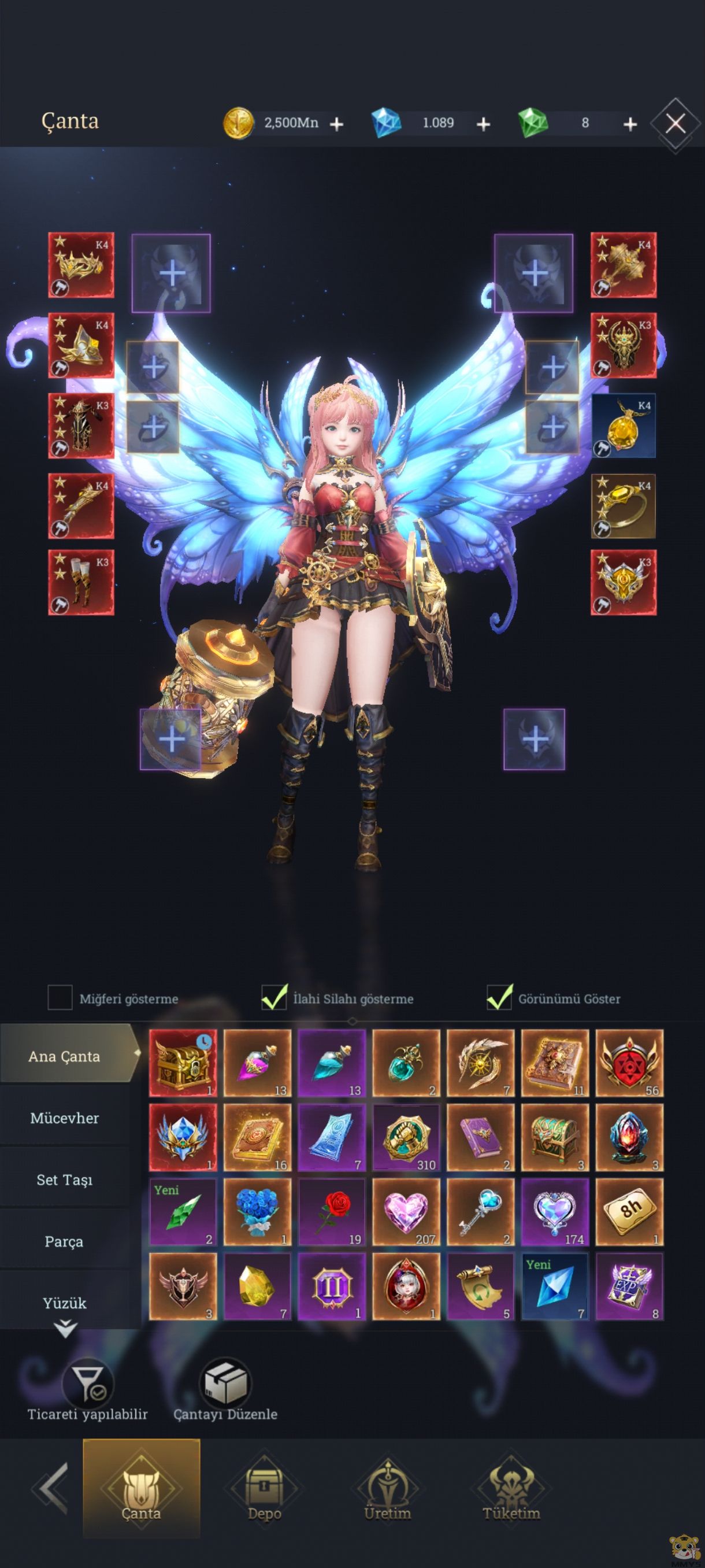Add more gold coins with plus button
This screenshot has width=705, height=1568.
[336, 124]
